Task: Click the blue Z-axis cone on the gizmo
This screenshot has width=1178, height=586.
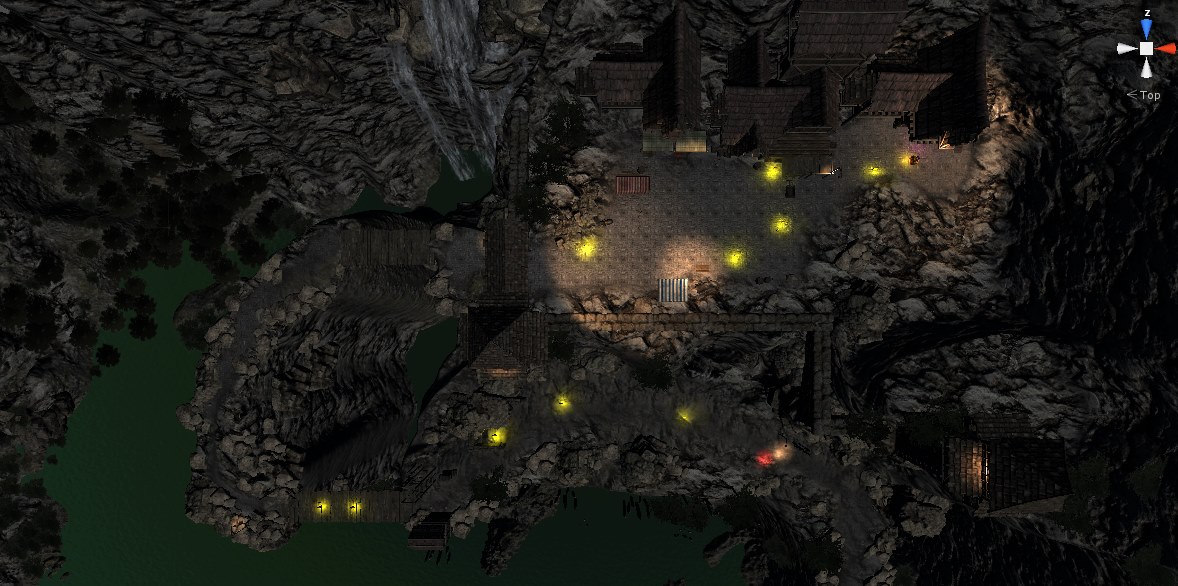Action: 1146,29
